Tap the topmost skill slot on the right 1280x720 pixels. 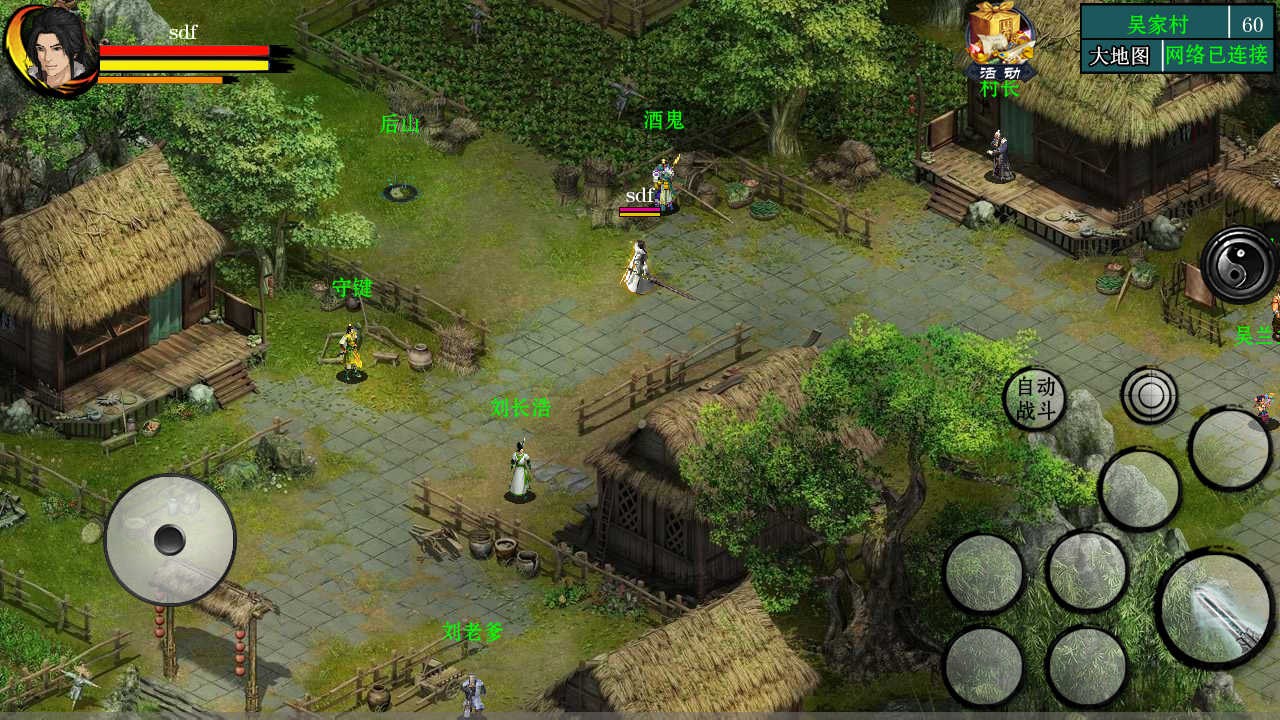(1231, 447)
